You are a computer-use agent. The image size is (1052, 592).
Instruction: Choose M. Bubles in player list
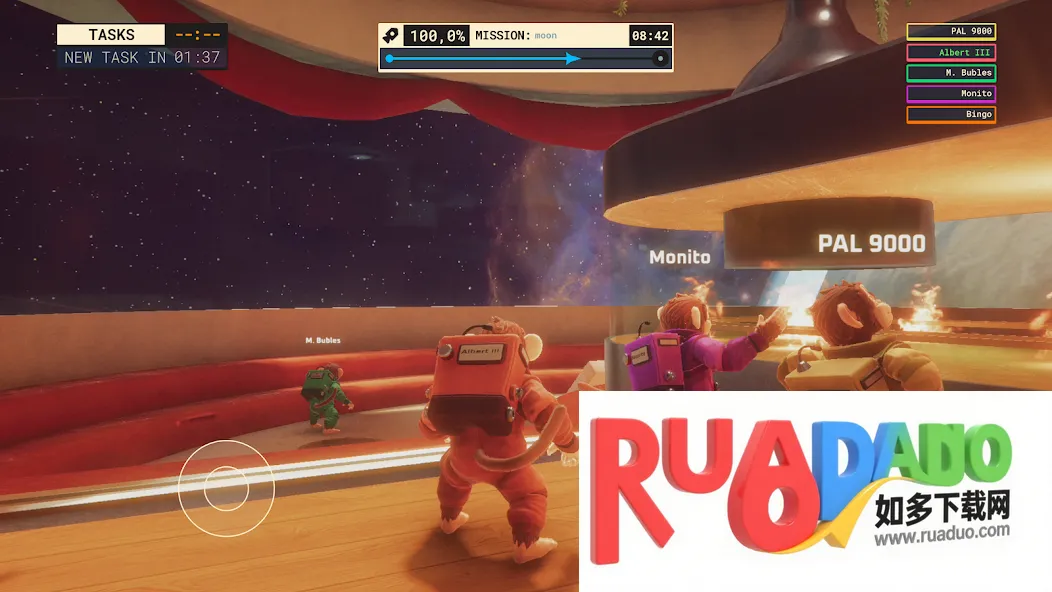[x=951, y=73]
